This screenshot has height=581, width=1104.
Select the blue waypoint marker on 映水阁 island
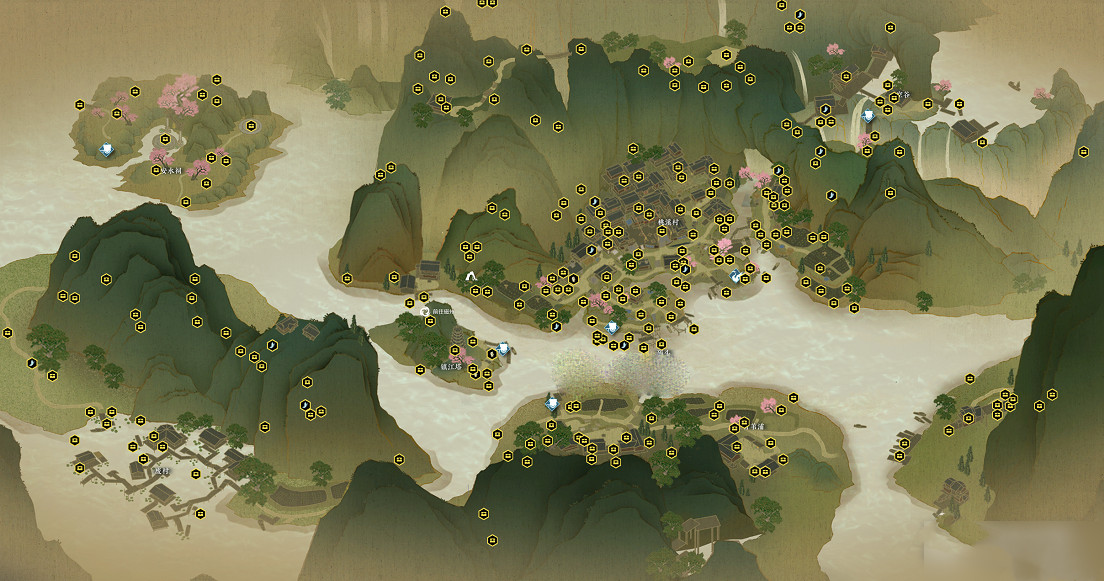tap(107, 150)
